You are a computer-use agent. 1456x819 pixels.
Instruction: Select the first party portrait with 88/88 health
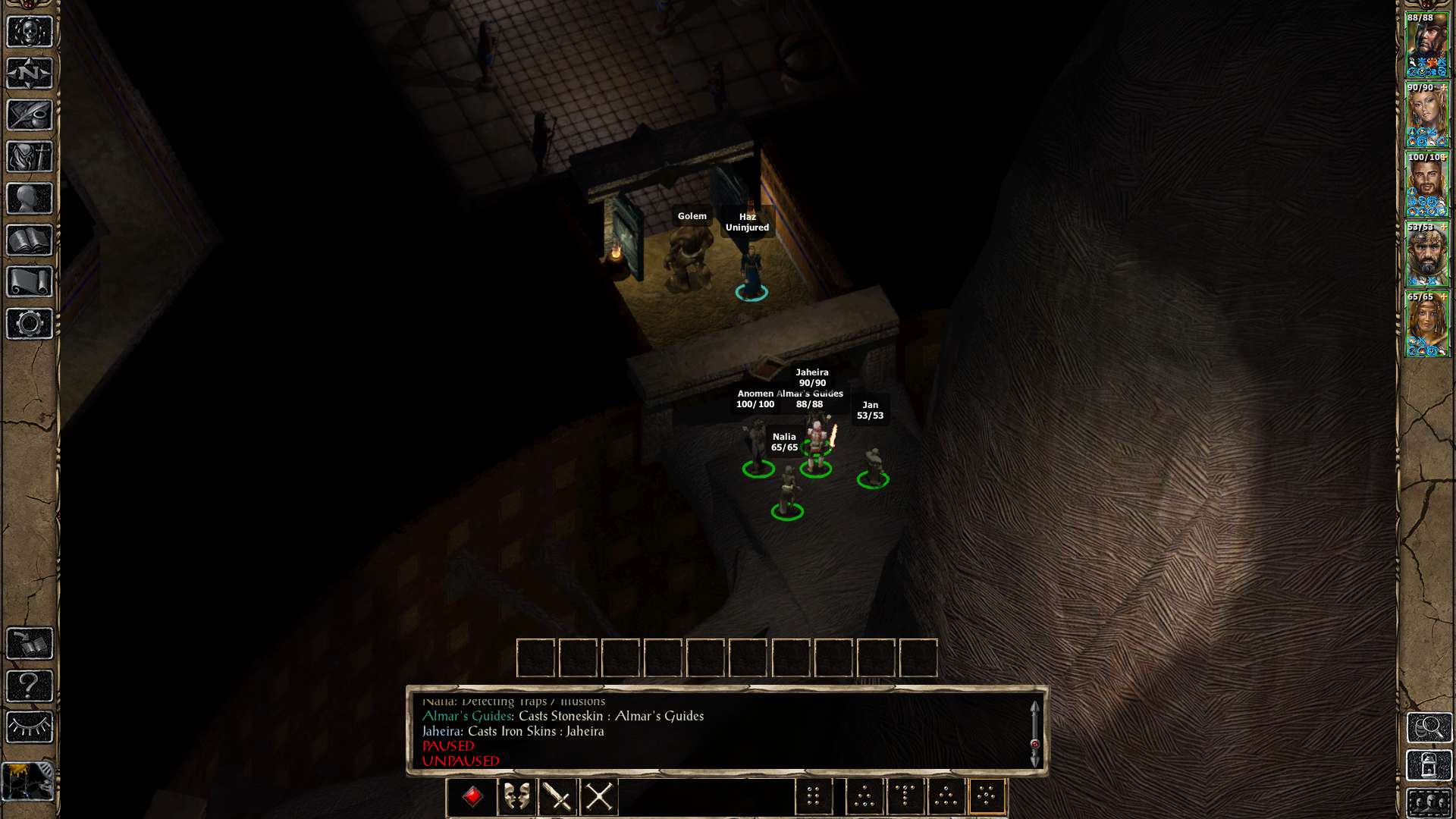point(1427,44)
